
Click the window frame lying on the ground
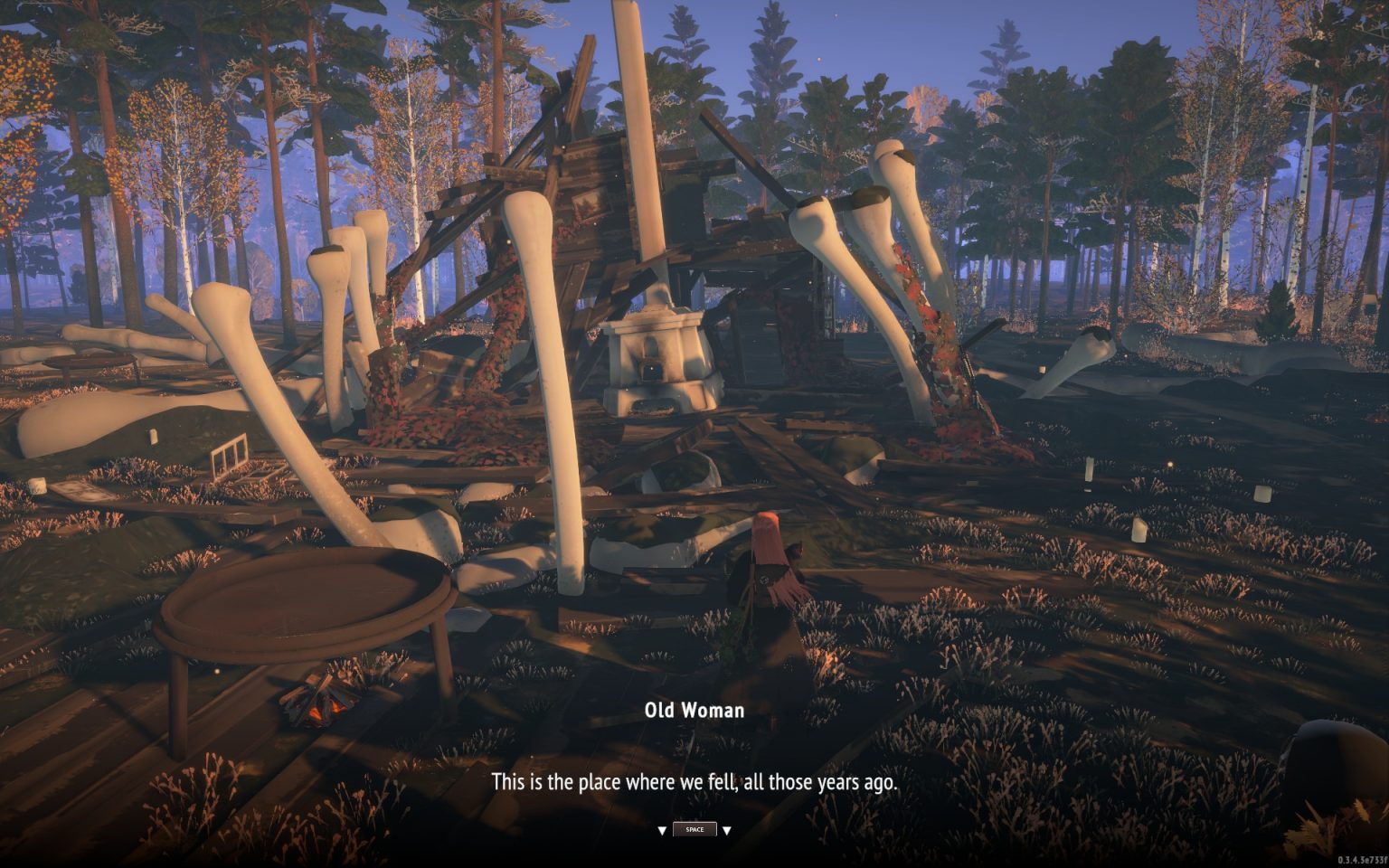point(231,457)
